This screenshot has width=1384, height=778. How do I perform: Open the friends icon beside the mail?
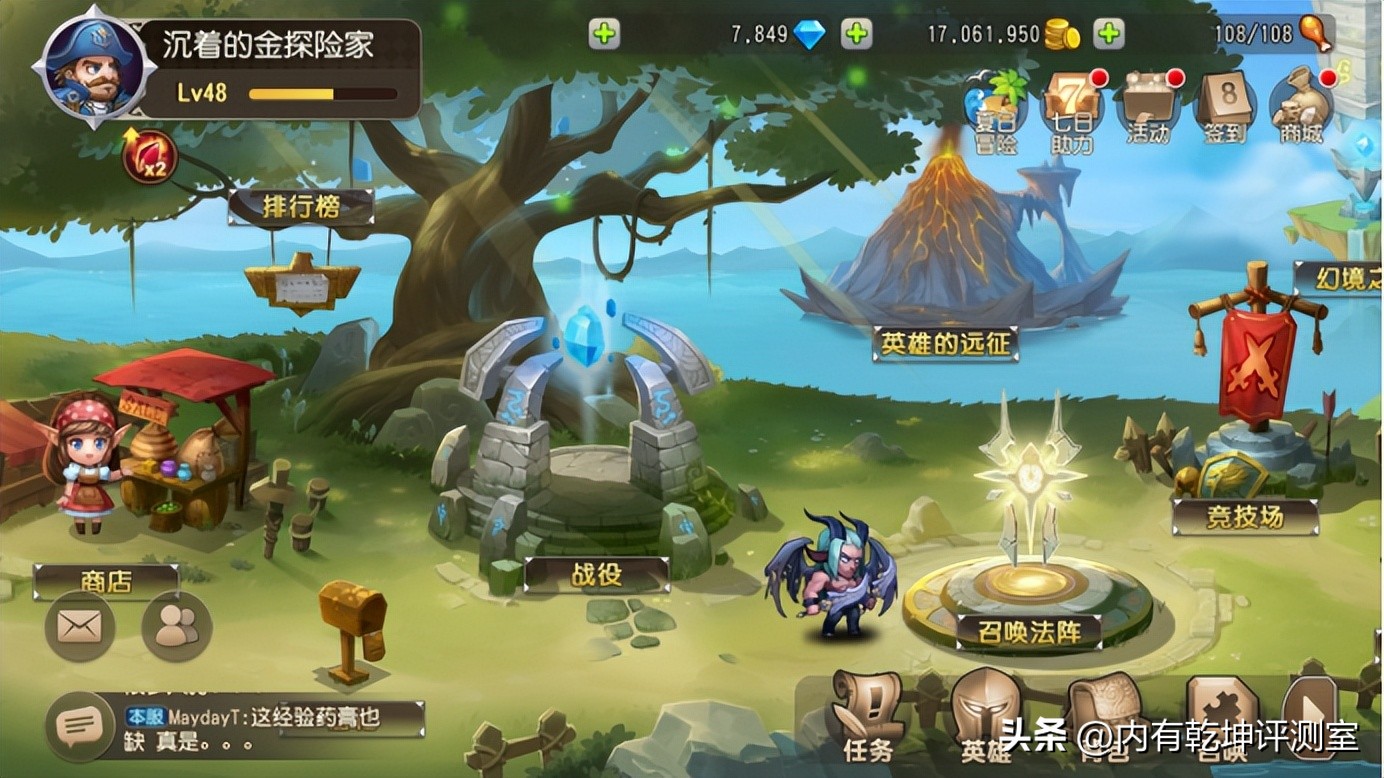tap(176, 625)
